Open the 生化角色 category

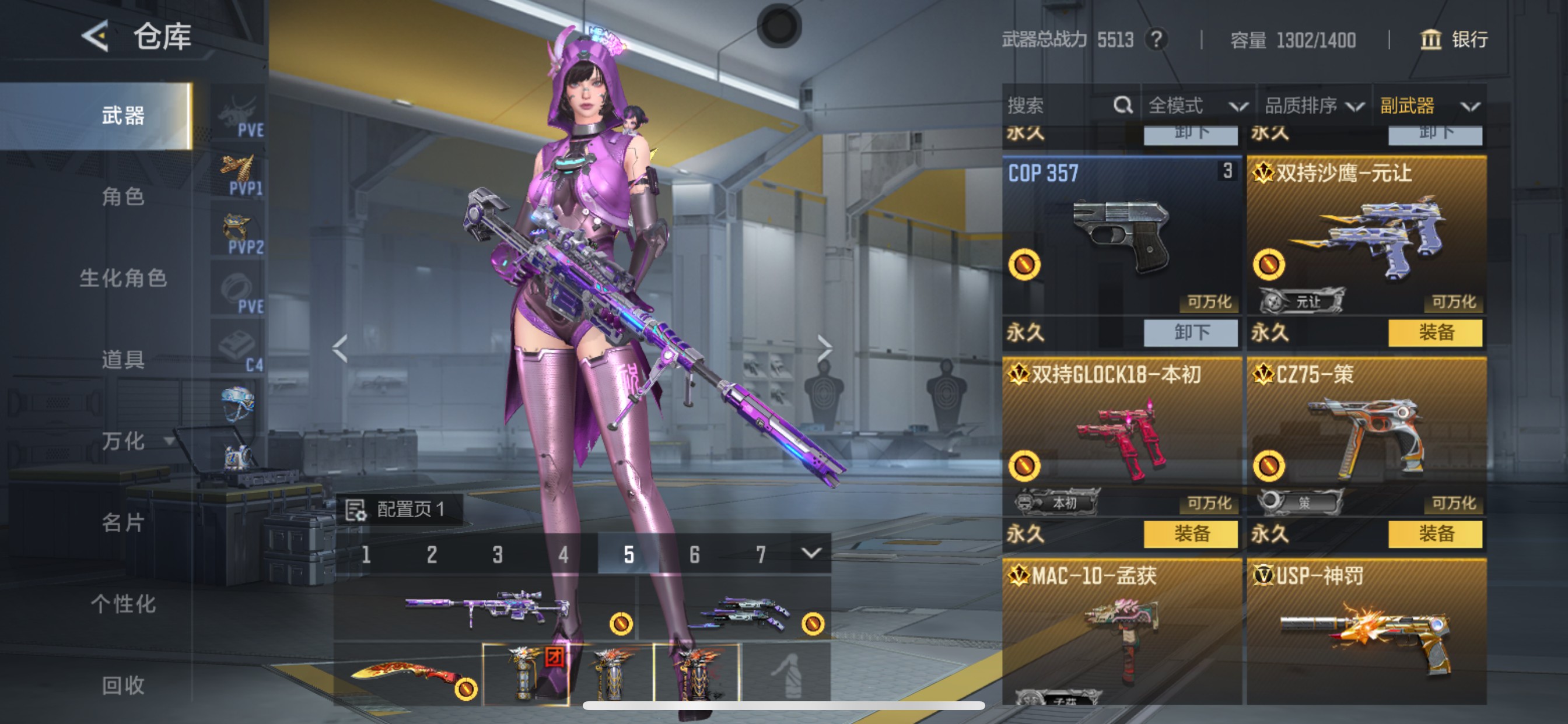[x=123, y=278]
